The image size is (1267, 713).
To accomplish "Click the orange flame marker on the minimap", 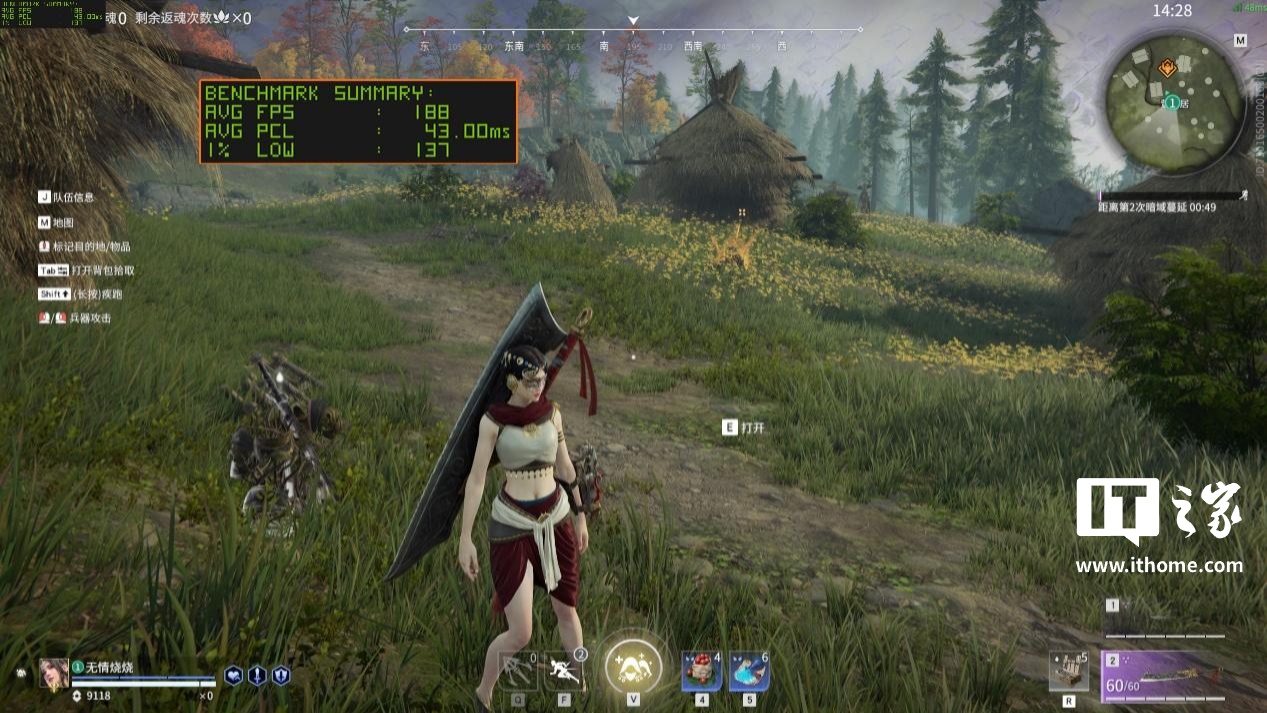I will (1167, 68).
